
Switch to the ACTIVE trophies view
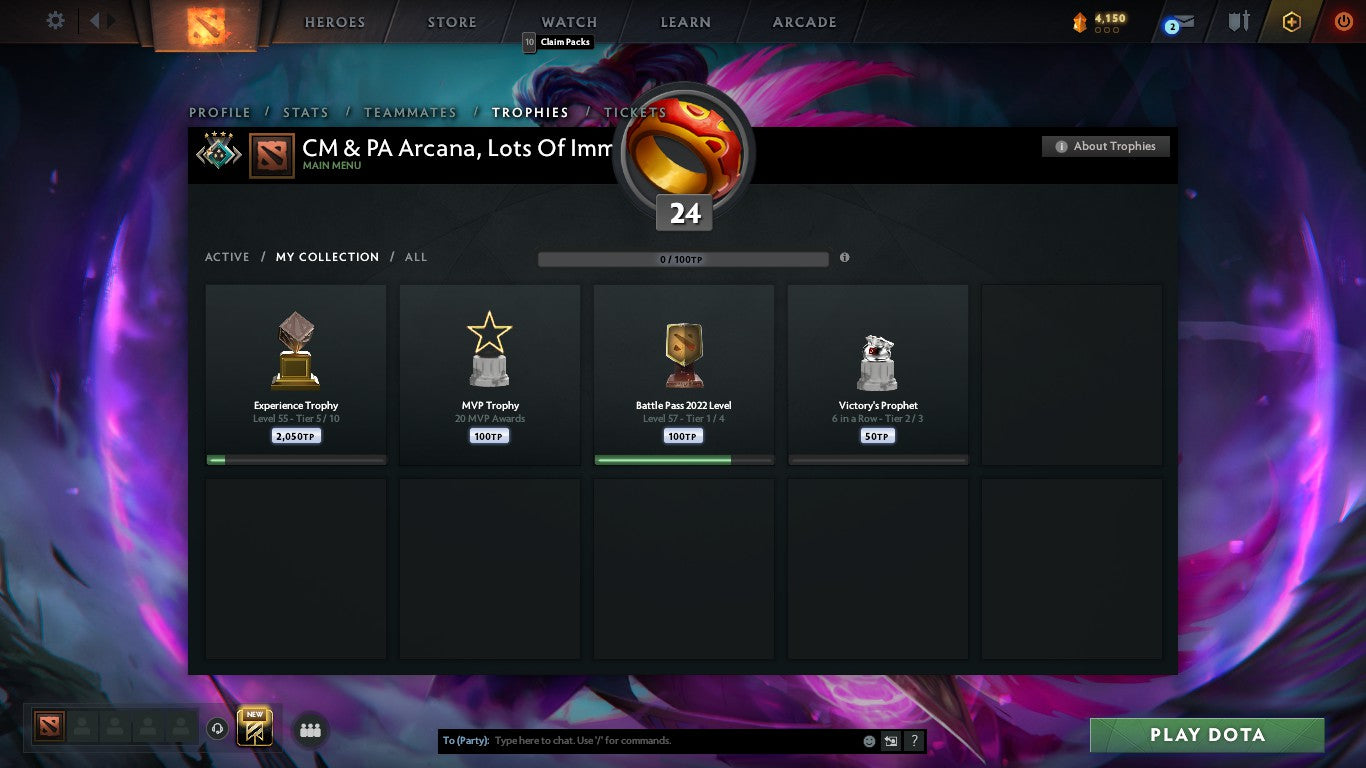point(227,257)
